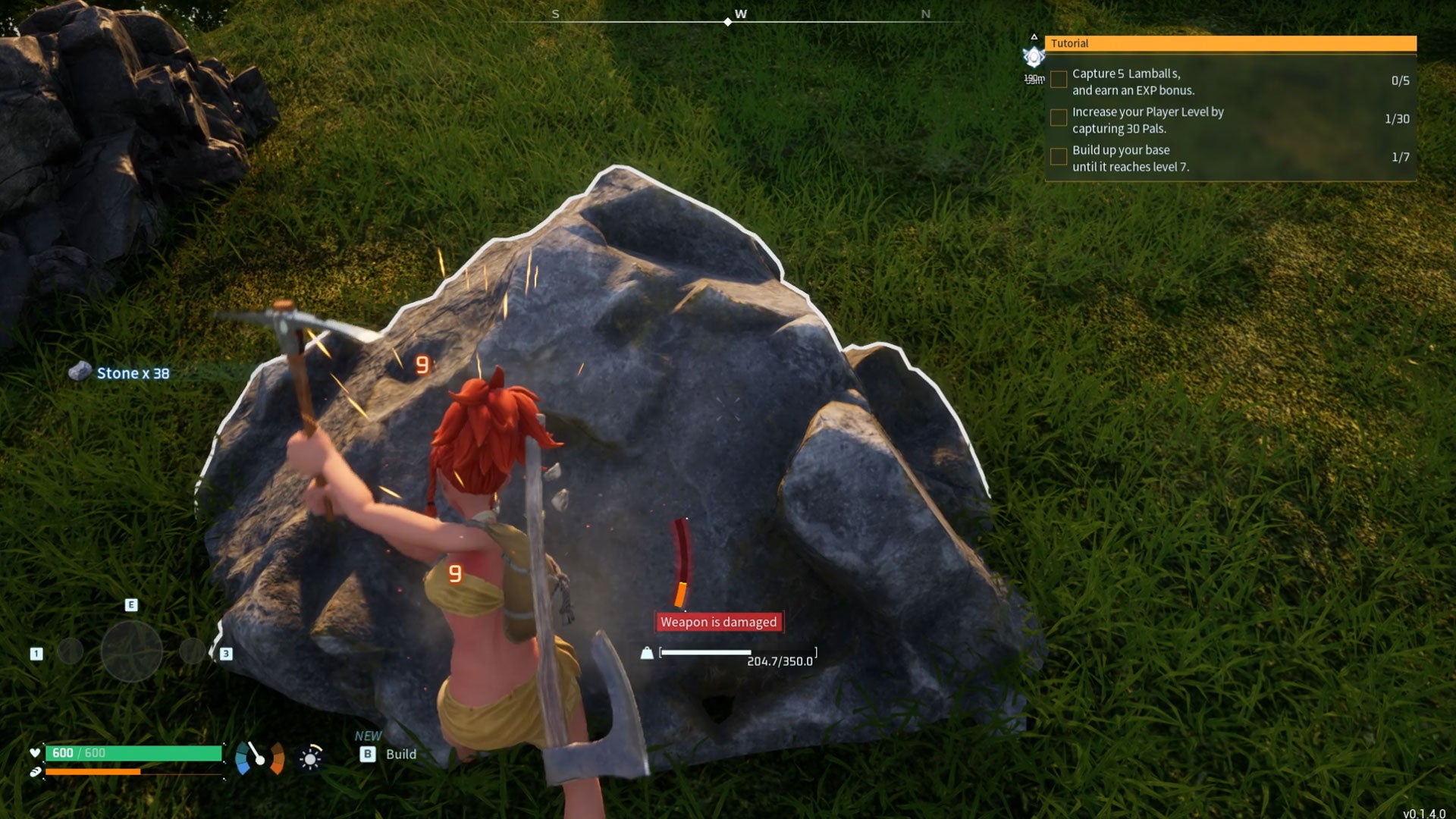Click the Stone x 38 pickup notification
The height and width of the screenshot is (819, 1456).
pyautogui.click(x=132, y=373)
